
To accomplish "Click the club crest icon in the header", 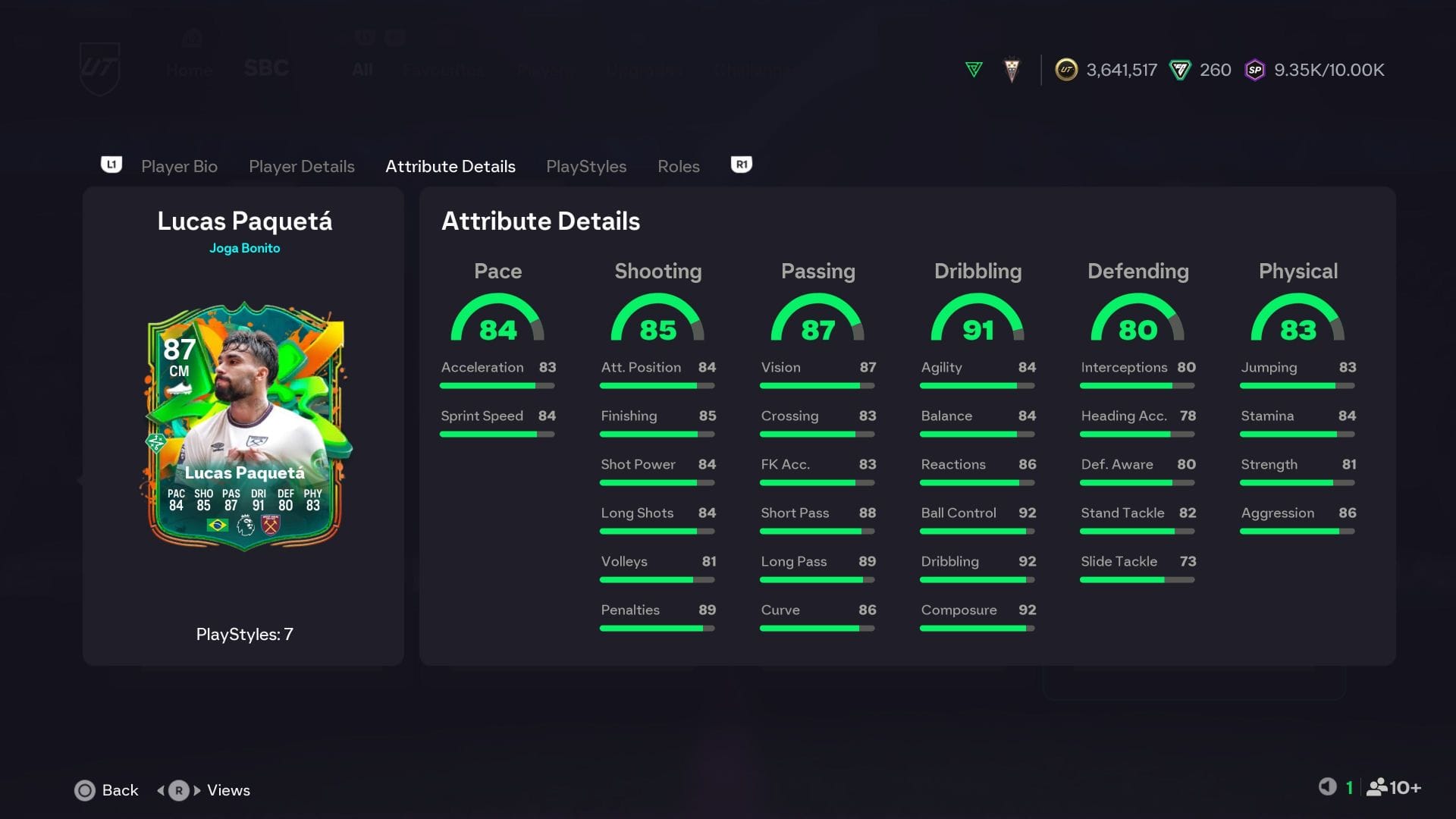I will tap(1011, 69).
